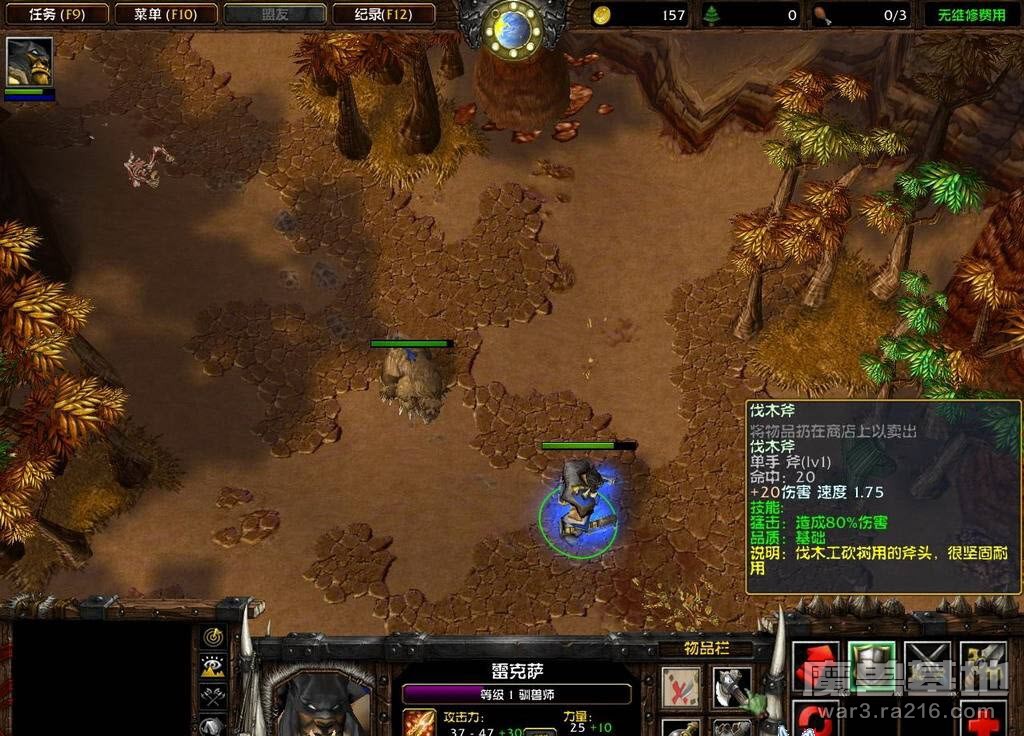Open the 任务 (F9) quests menu
1024x736 pixels.
[55, 14]
